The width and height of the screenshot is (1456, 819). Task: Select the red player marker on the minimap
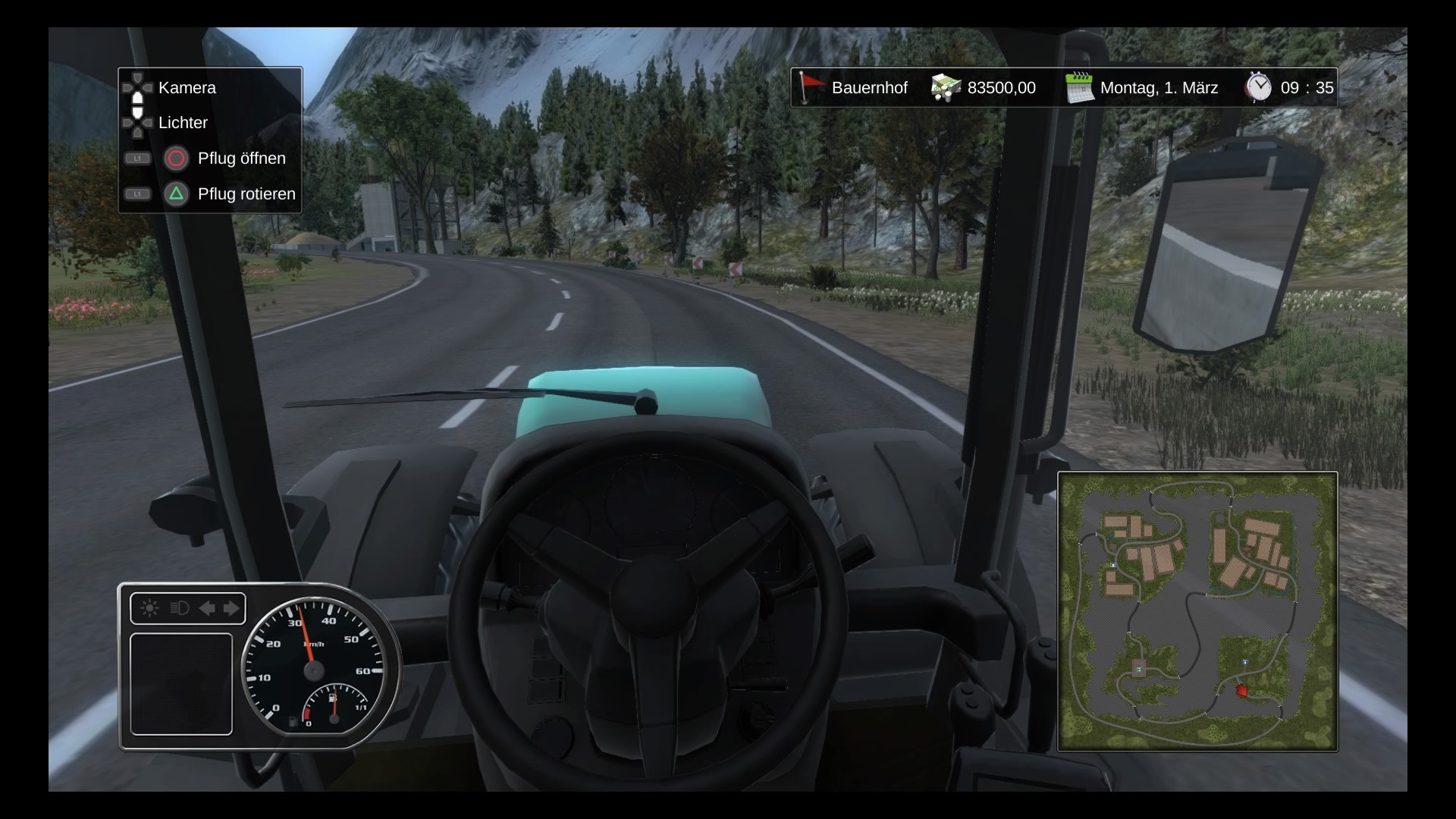pyautogui.click(x=1241, y=690)
